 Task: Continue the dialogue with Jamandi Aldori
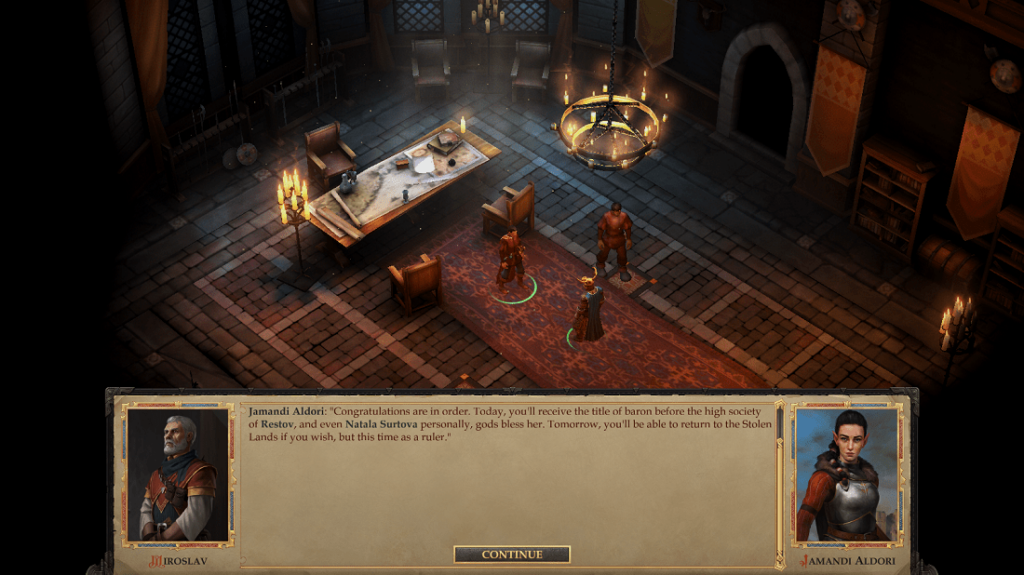pyautogui.click(x=512, y=554)
